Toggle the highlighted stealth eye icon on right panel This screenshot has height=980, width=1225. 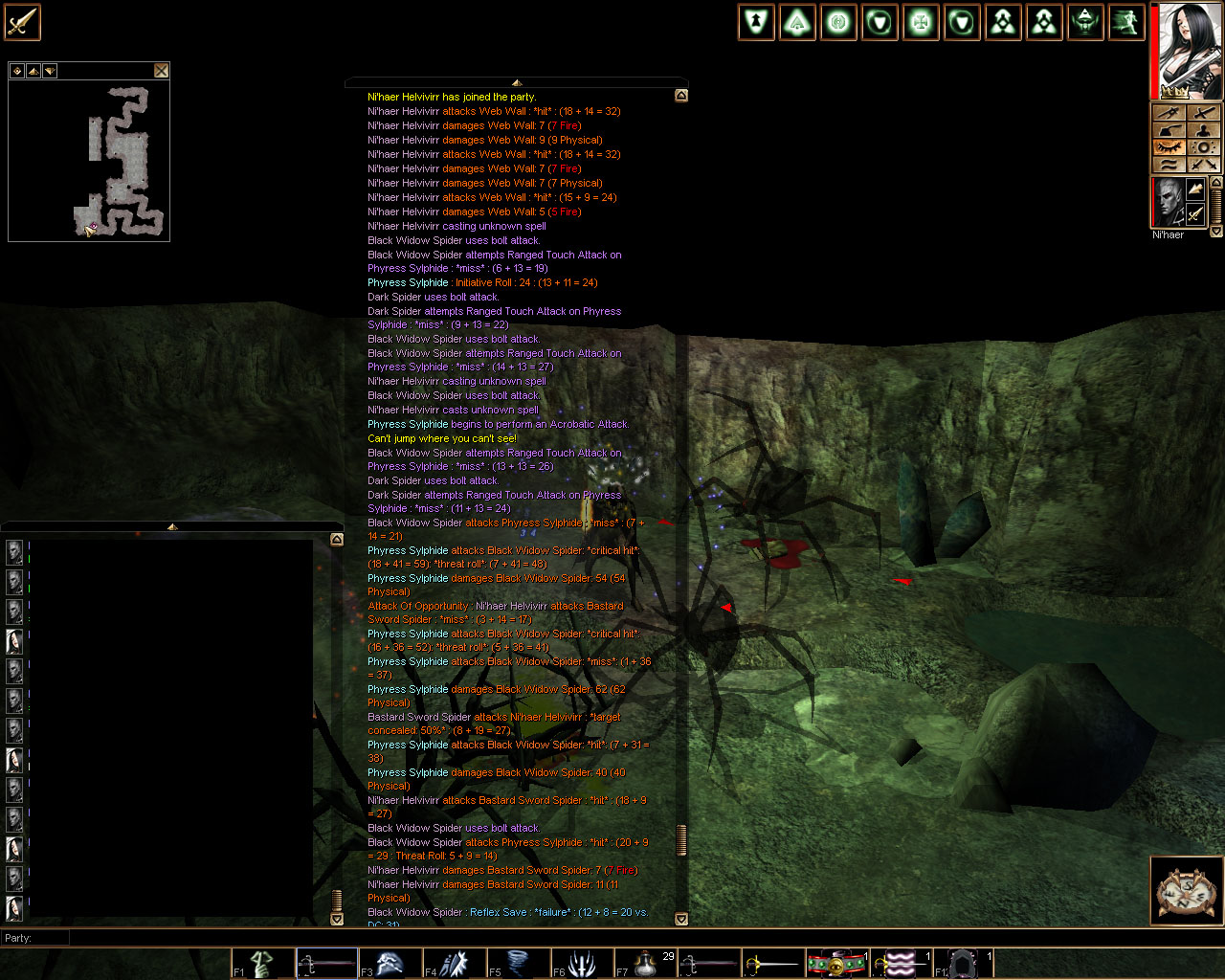coord(1169,146)
